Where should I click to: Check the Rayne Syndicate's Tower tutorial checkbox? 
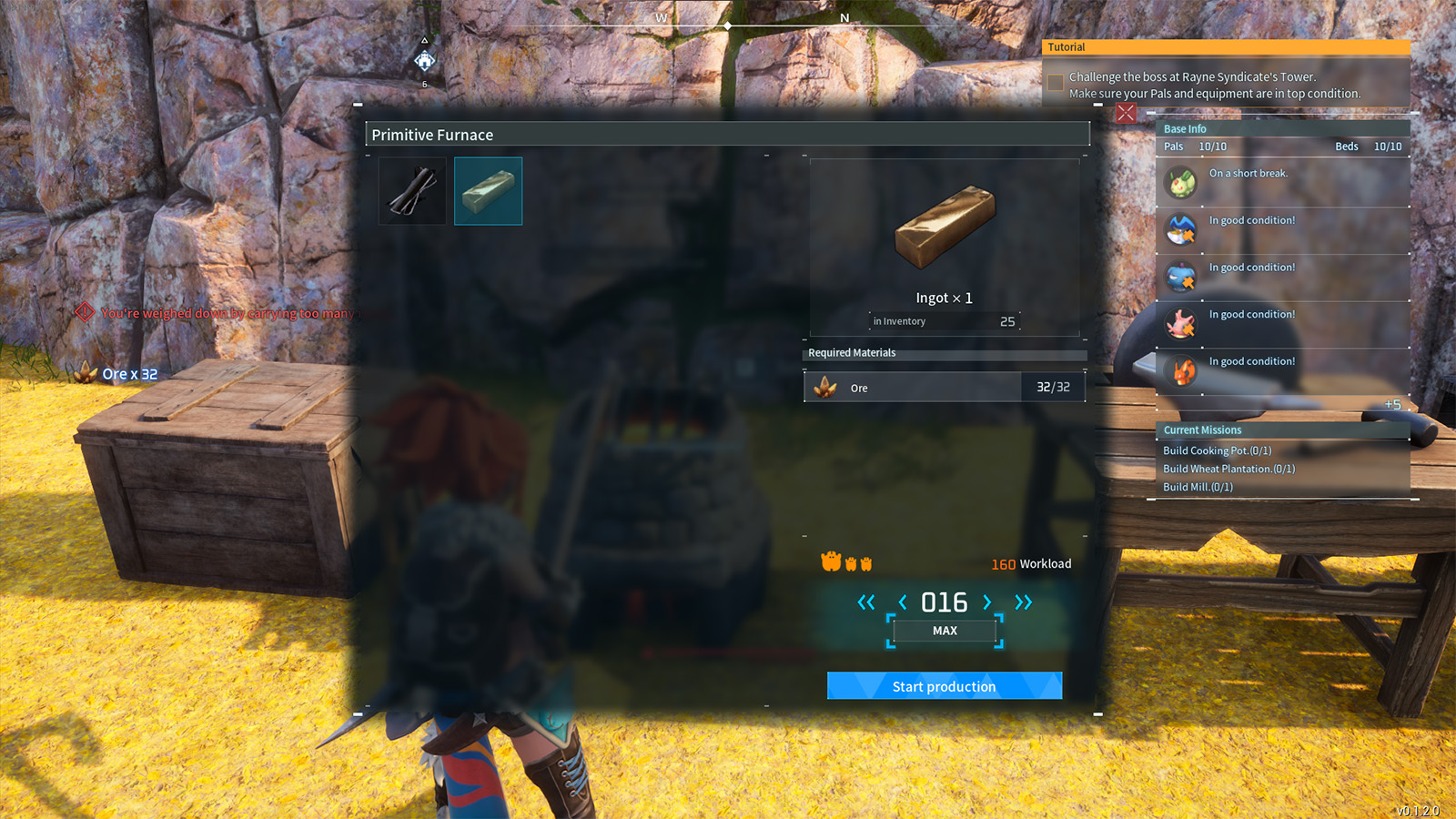click(1055, 83)
